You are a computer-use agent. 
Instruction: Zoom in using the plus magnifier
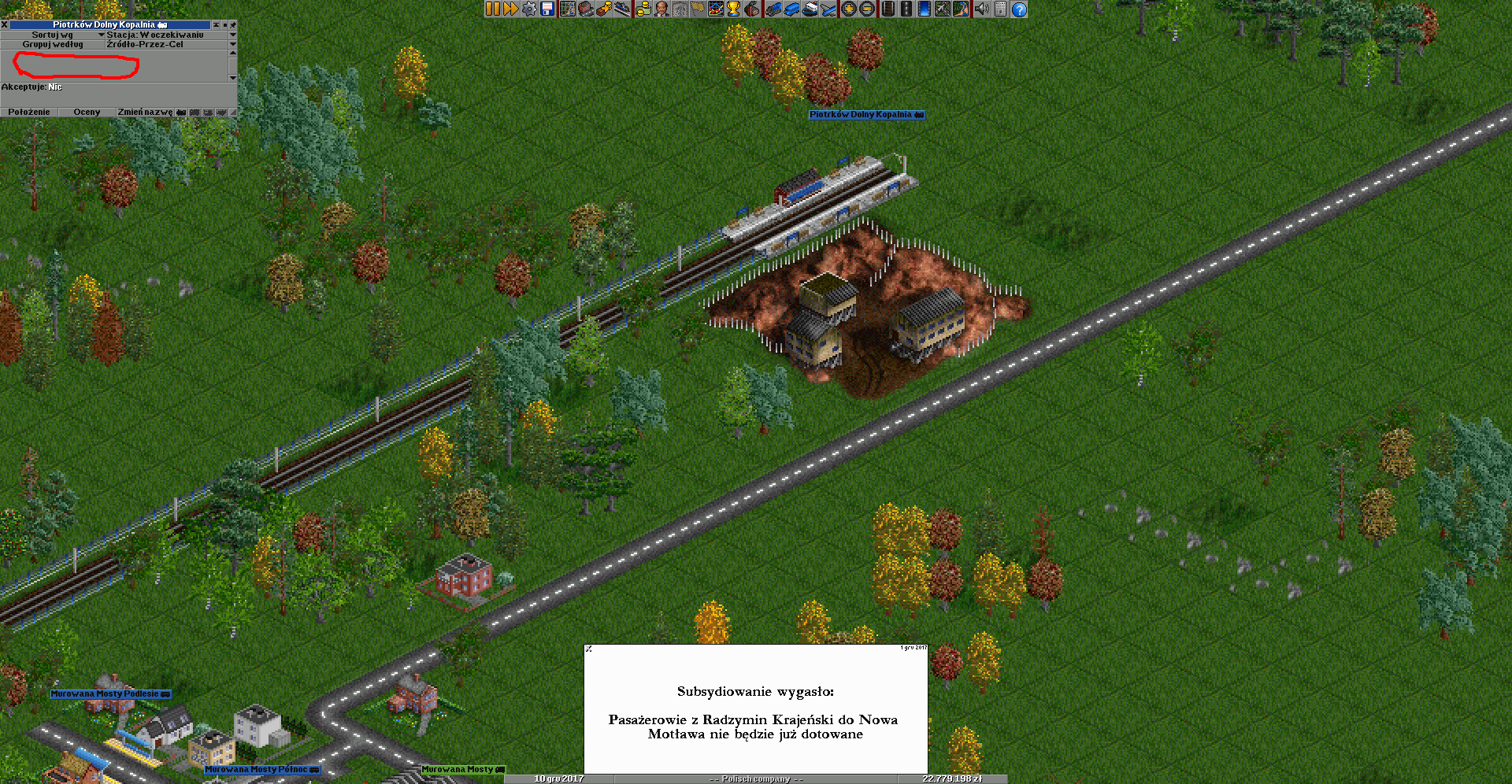[x=849, y=9]
